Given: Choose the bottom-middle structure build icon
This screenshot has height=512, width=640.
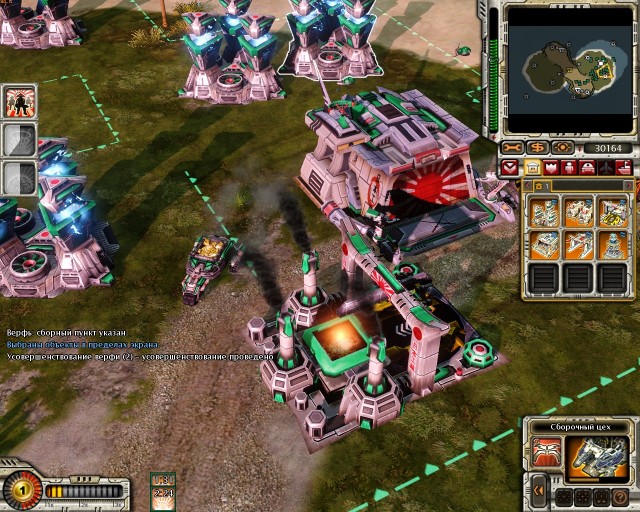Looking at the screenshot, I should click(578, 244).
